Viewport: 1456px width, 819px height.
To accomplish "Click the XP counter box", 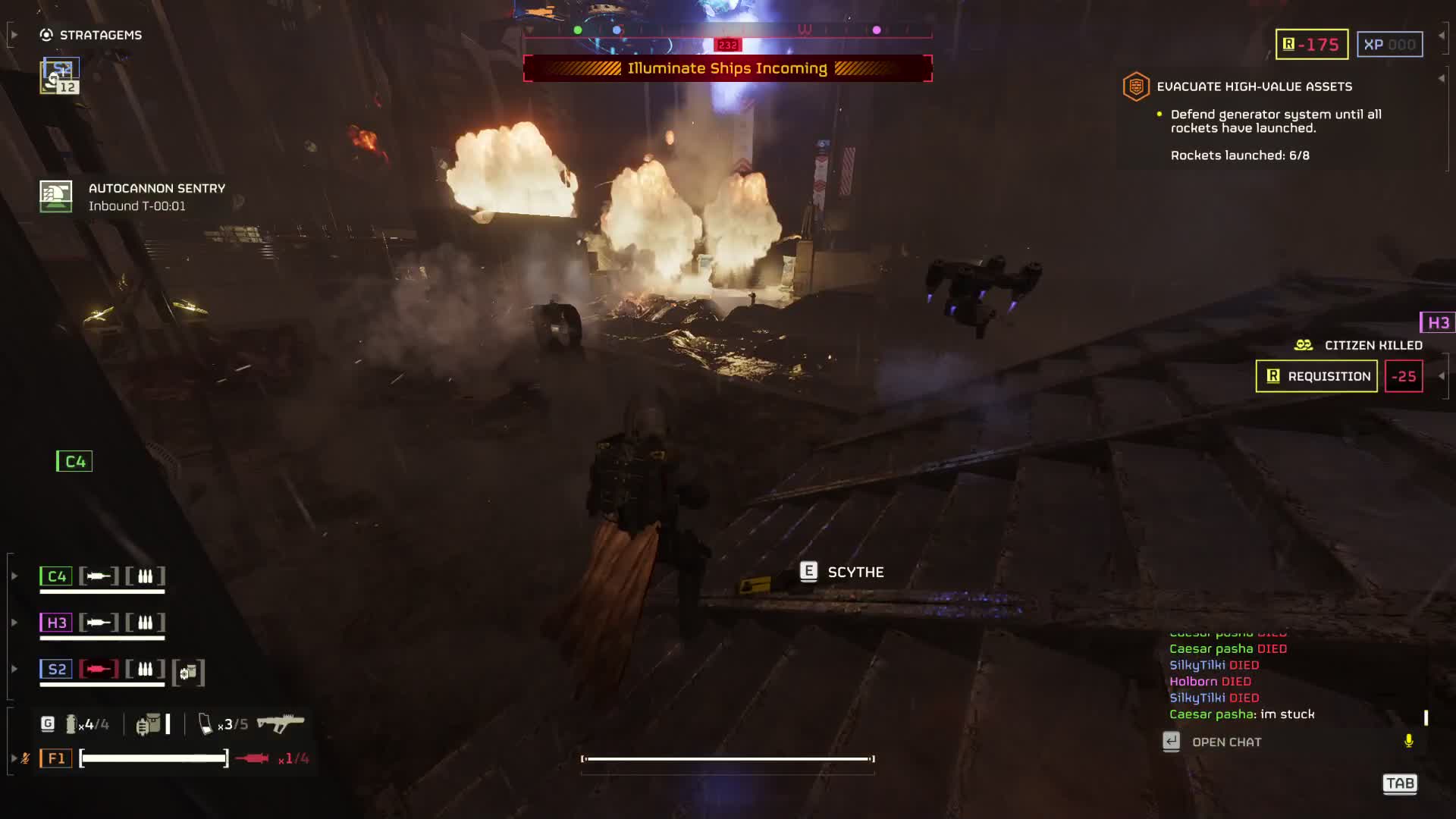I will (1389, 45).
